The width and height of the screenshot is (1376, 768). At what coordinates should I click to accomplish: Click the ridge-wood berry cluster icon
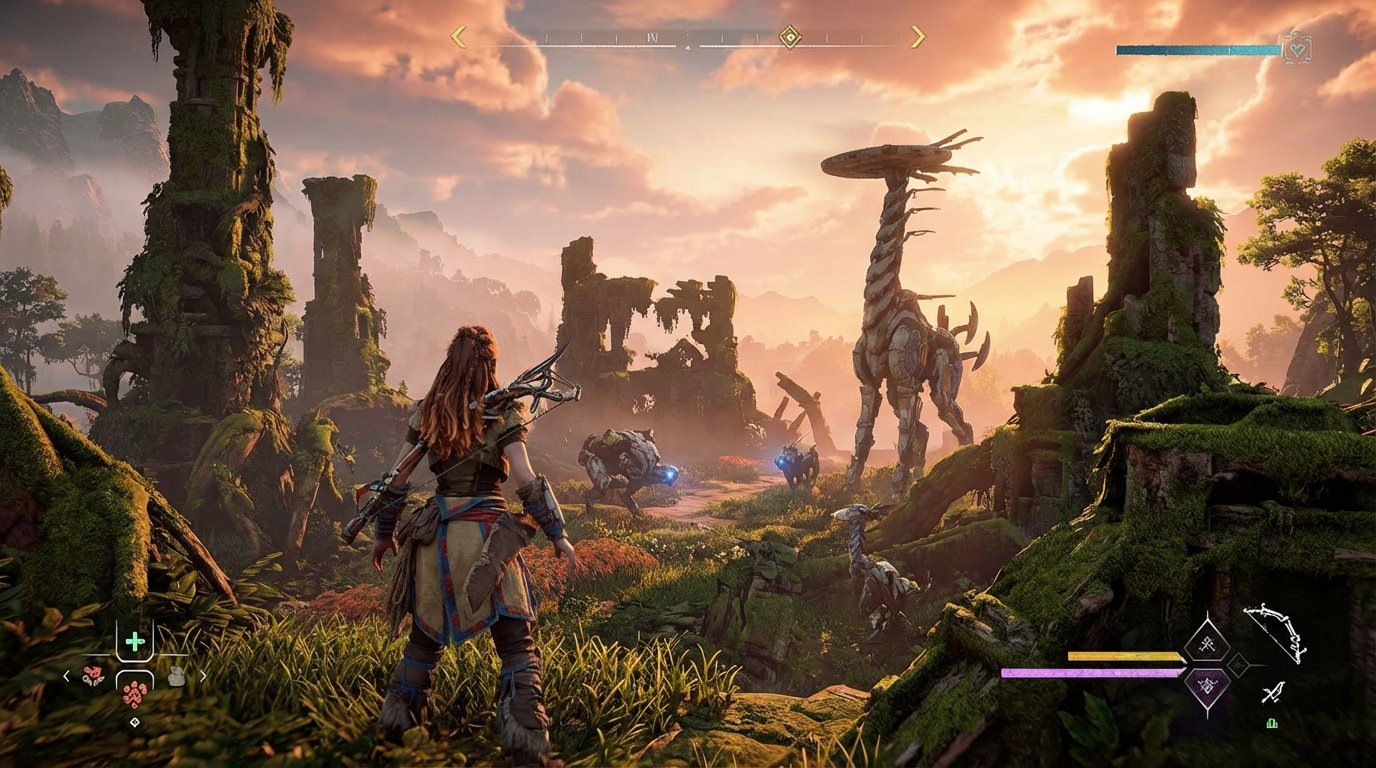point(93,675)
